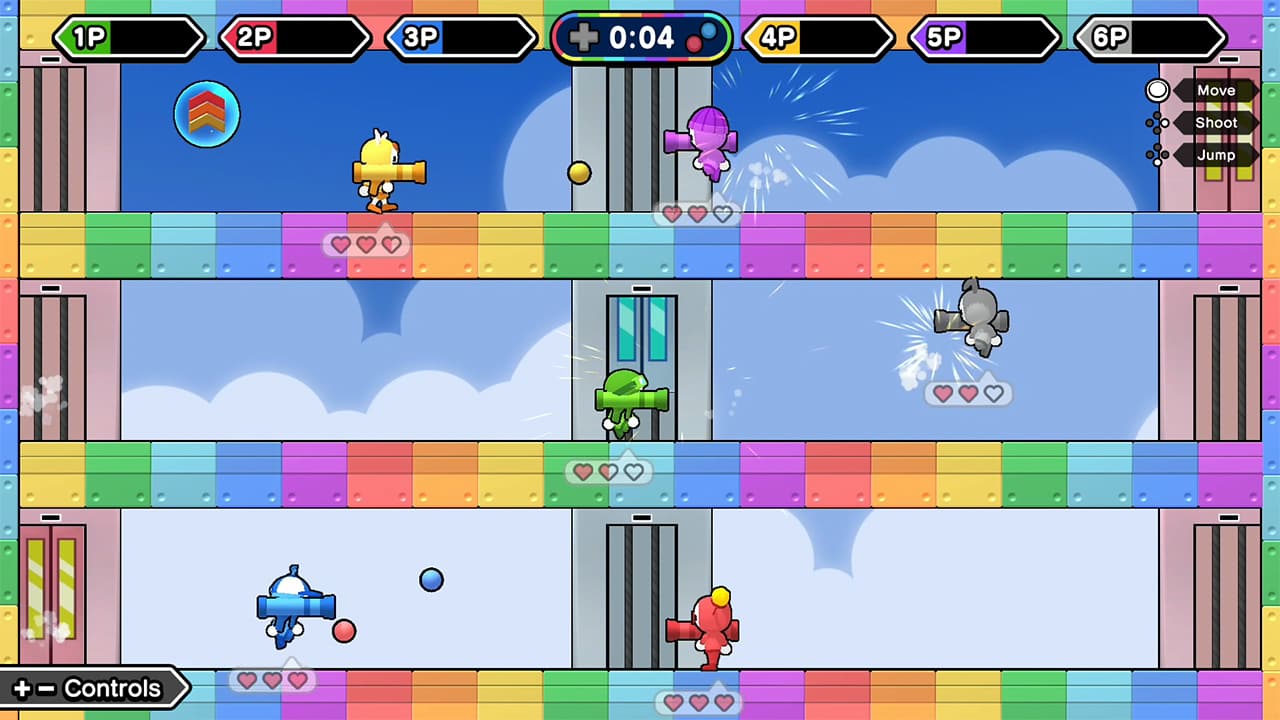This screenshot has width=1280, height=720.
Task: Click the orange chevron power-up bubble icon
Action: 206,115
